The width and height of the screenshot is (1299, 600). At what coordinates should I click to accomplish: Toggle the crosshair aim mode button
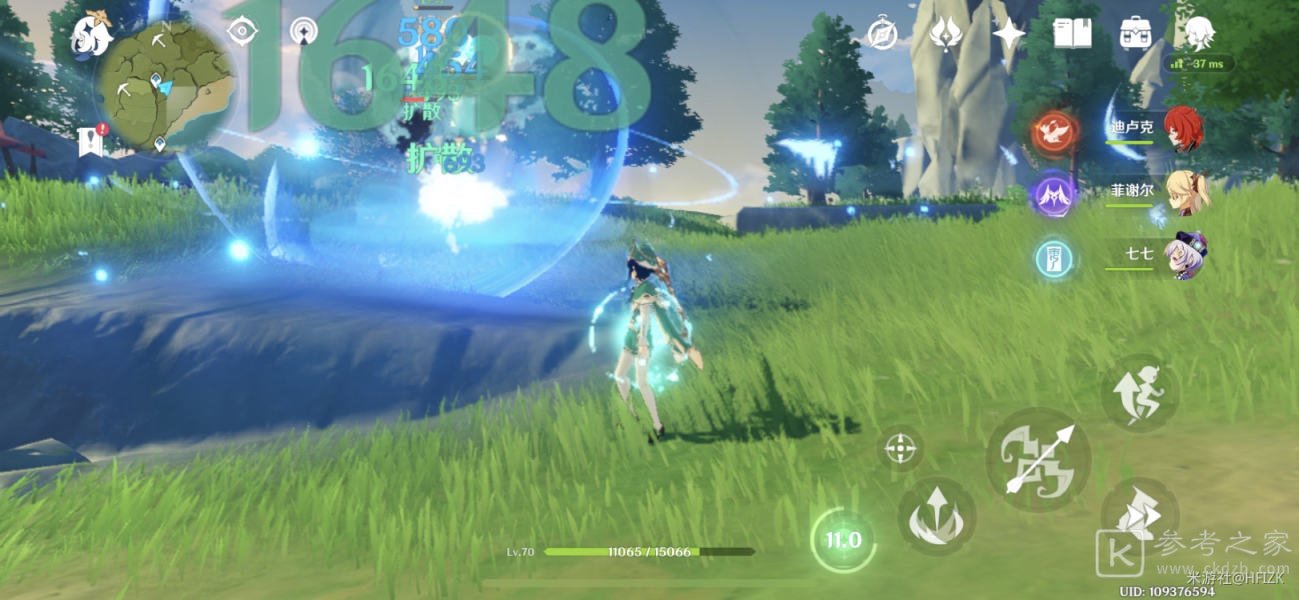(x=901, y=448)
